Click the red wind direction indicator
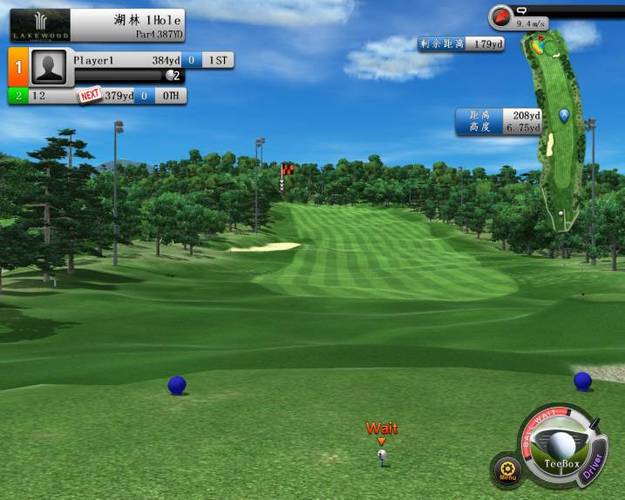Image resolution: width=625 pixels, height=500 pixels. (x=502, y=17)
